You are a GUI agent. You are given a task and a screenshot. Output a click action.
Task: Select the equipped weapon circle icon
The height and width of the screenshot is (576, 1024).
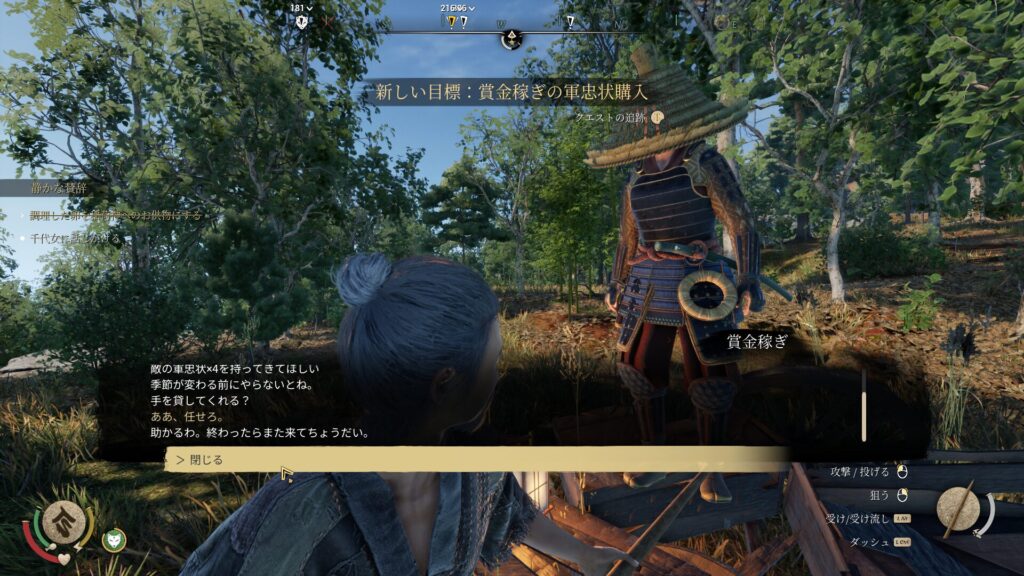pyautogui.click(x=958, y=507)
